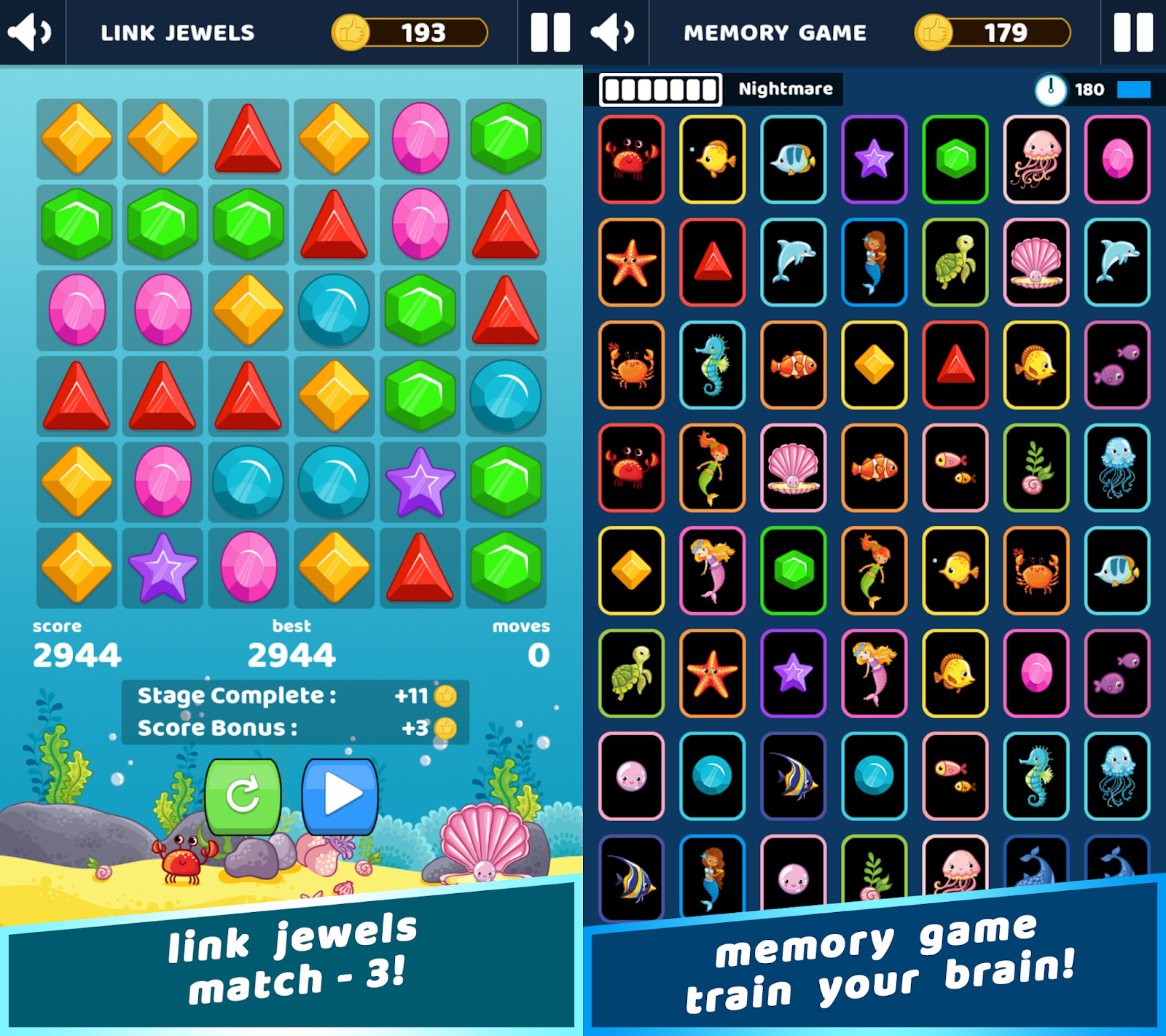The image size is (1166, 1036).
Task: Click the MEMORY GAME title bar
Action: pyautogui.click(x=776, y=32)
